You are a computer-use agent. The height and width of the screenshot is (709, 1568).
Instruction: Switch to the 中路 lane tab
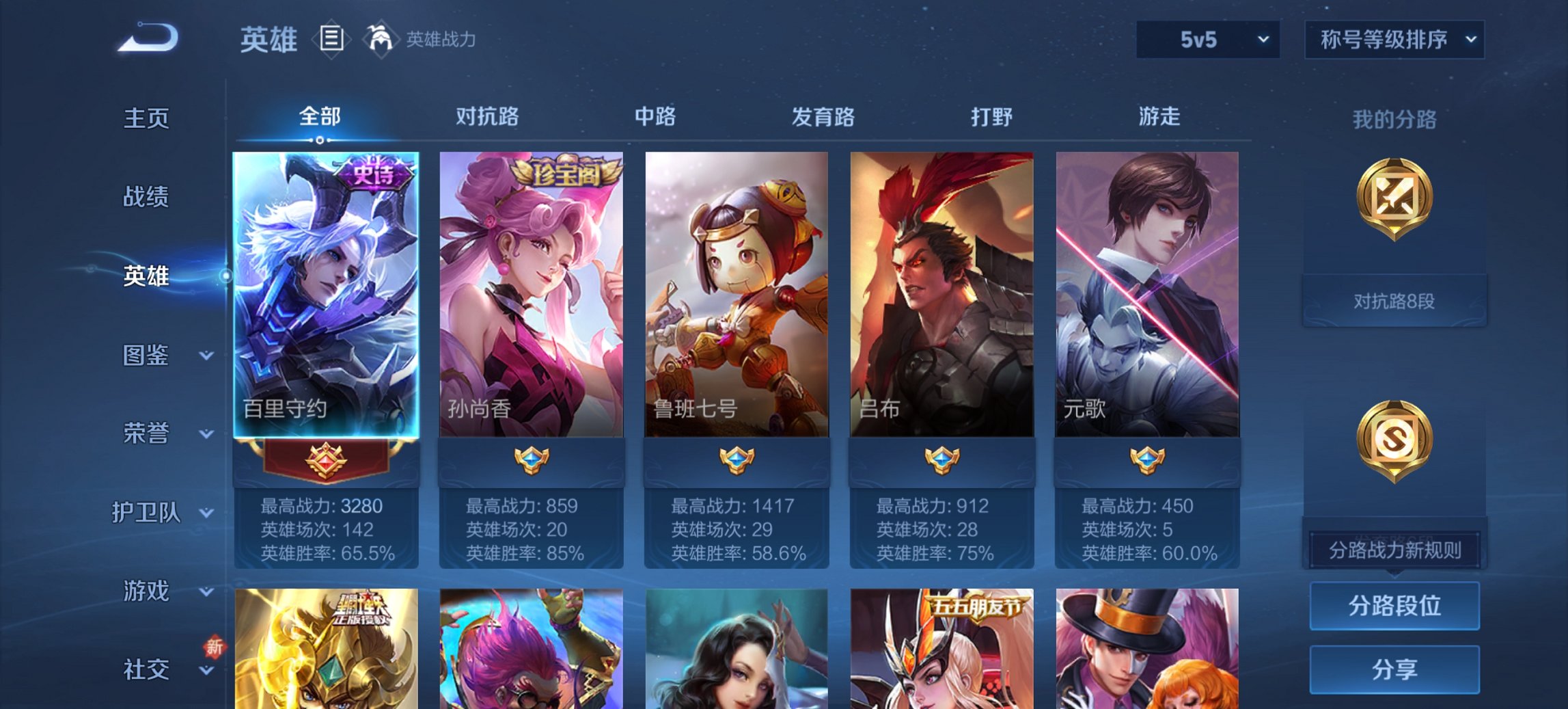(x=654, y=118)
